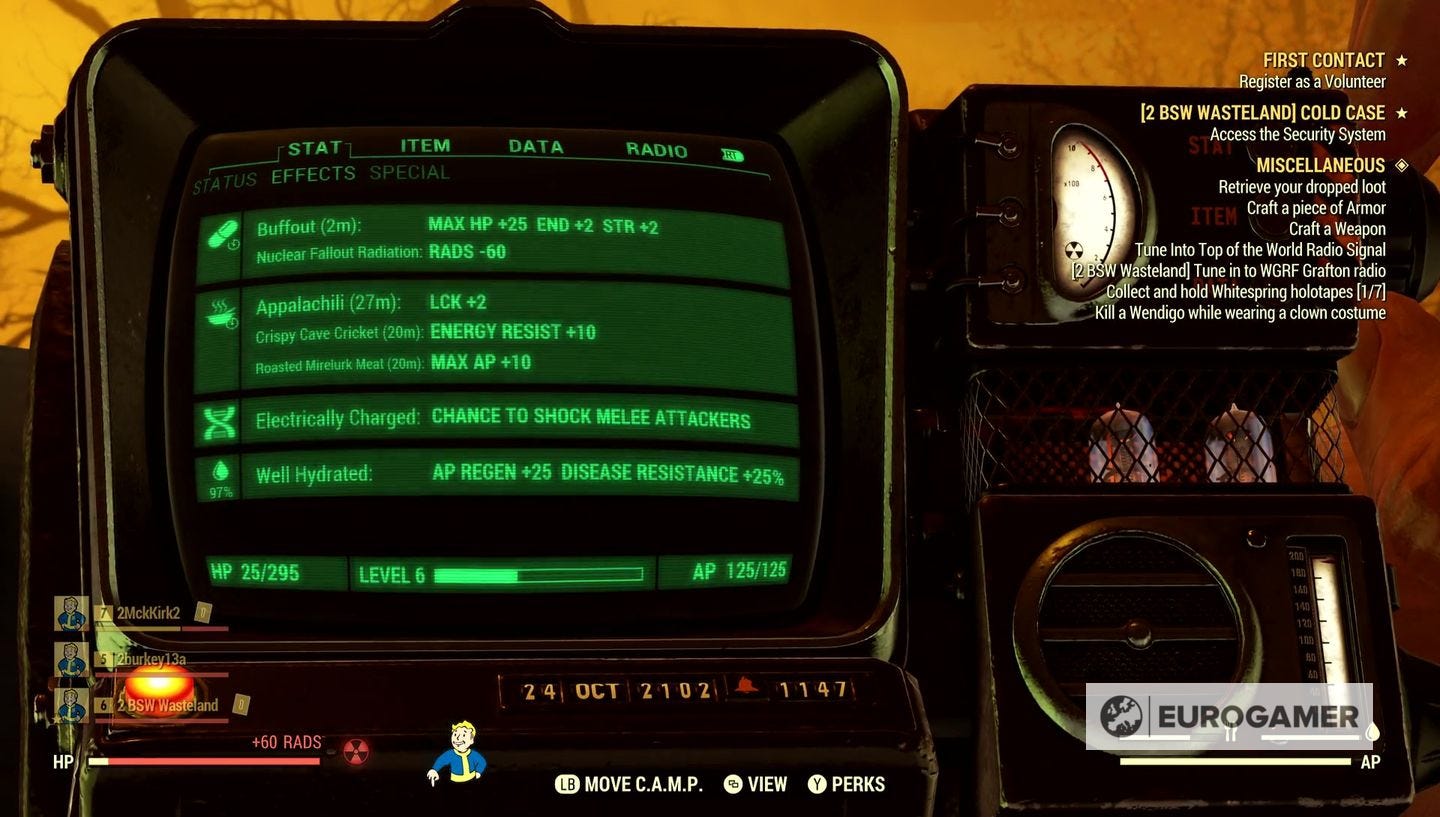Select 2burkey13a's Vault Boy avatar
The width and height of the screenshot is (1440, 817).
point(70,659)
